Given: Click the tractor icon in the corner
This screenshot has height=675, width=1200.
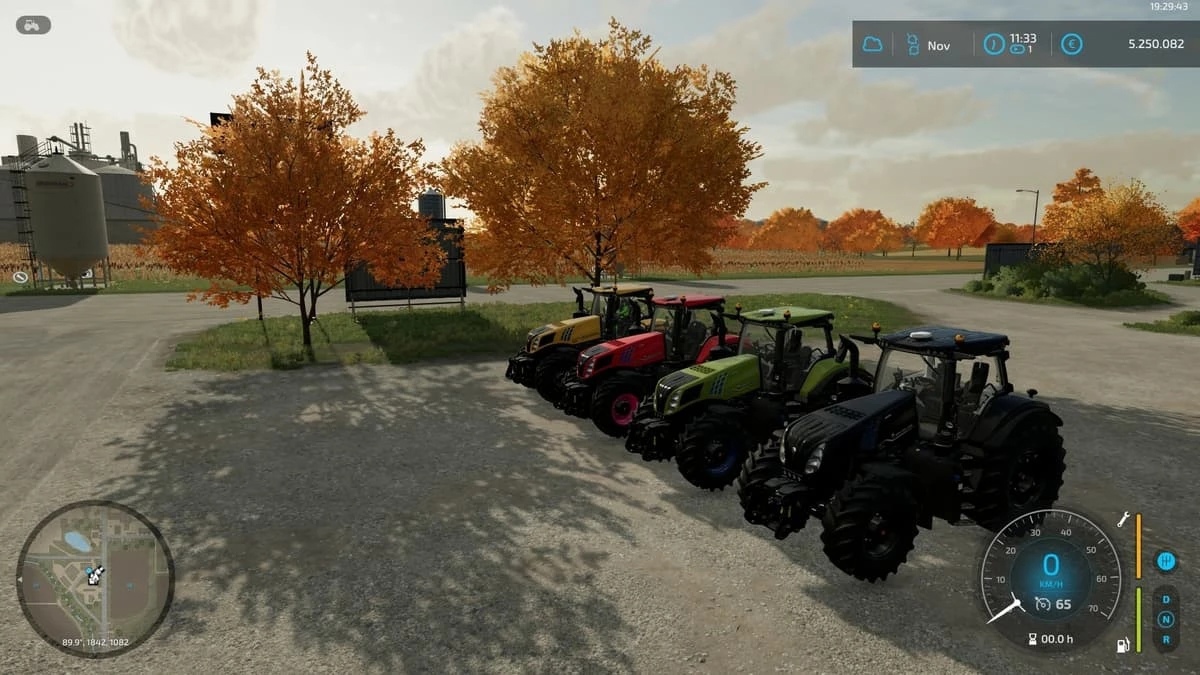Looking at the screenshot, I should [33, 25].
